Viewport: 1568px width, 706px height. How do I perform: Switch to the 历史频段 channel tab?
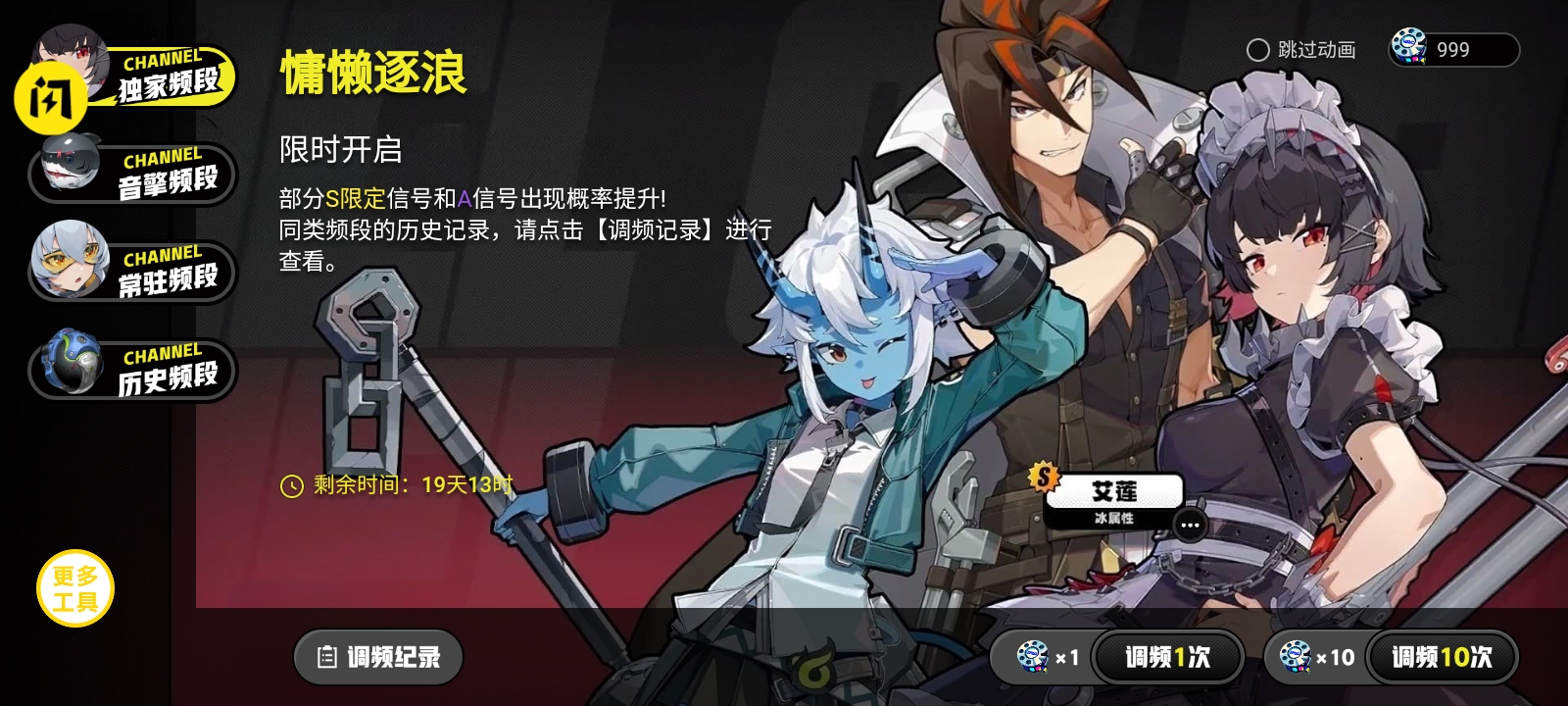(157, 373)
